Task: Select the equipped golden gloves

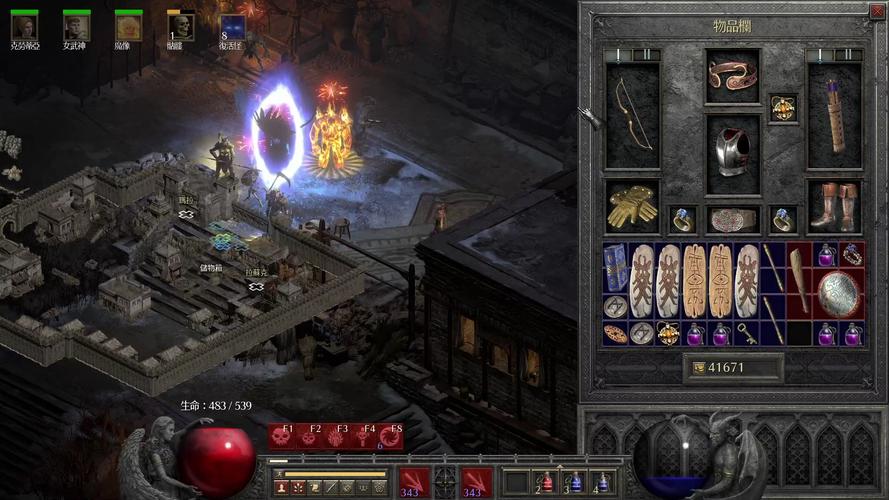Action: [632, 205]
